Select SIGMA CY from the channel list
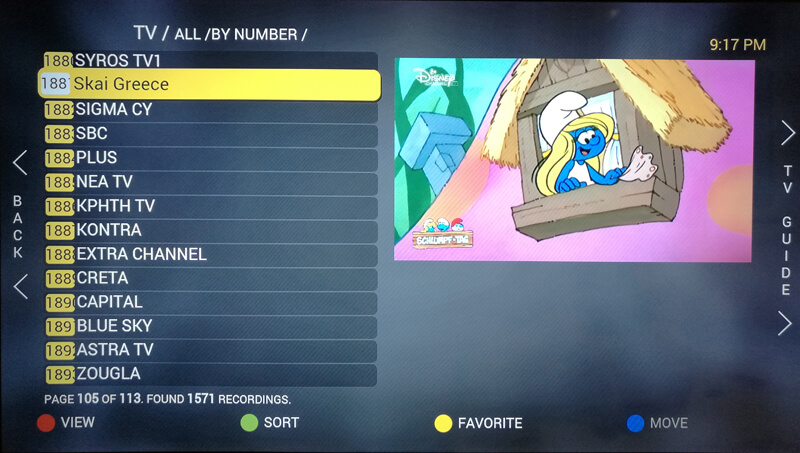Viewport: 800px width, 453px height. 210,109
